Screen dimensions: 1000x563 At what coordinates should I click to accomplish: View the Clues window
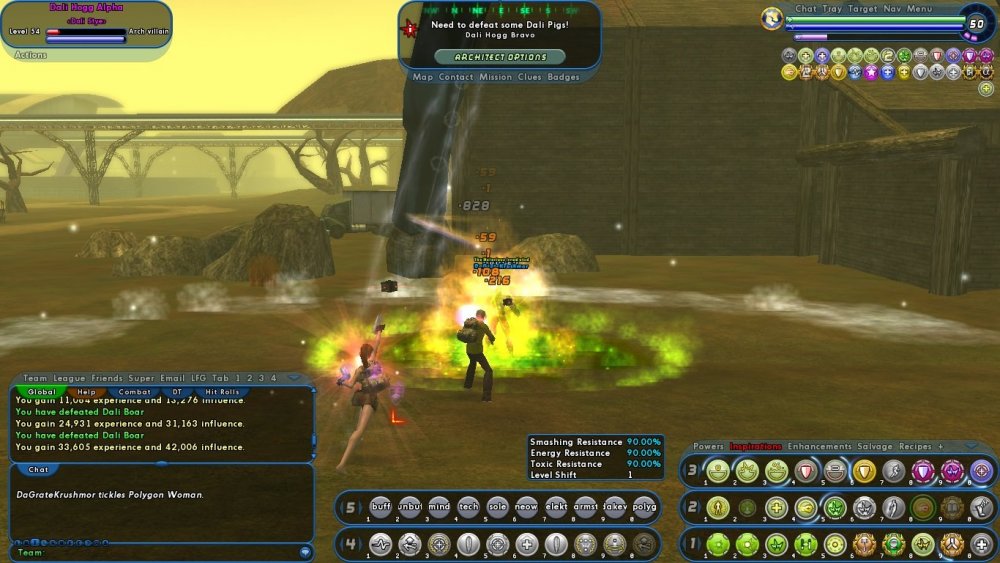point(530,77)
